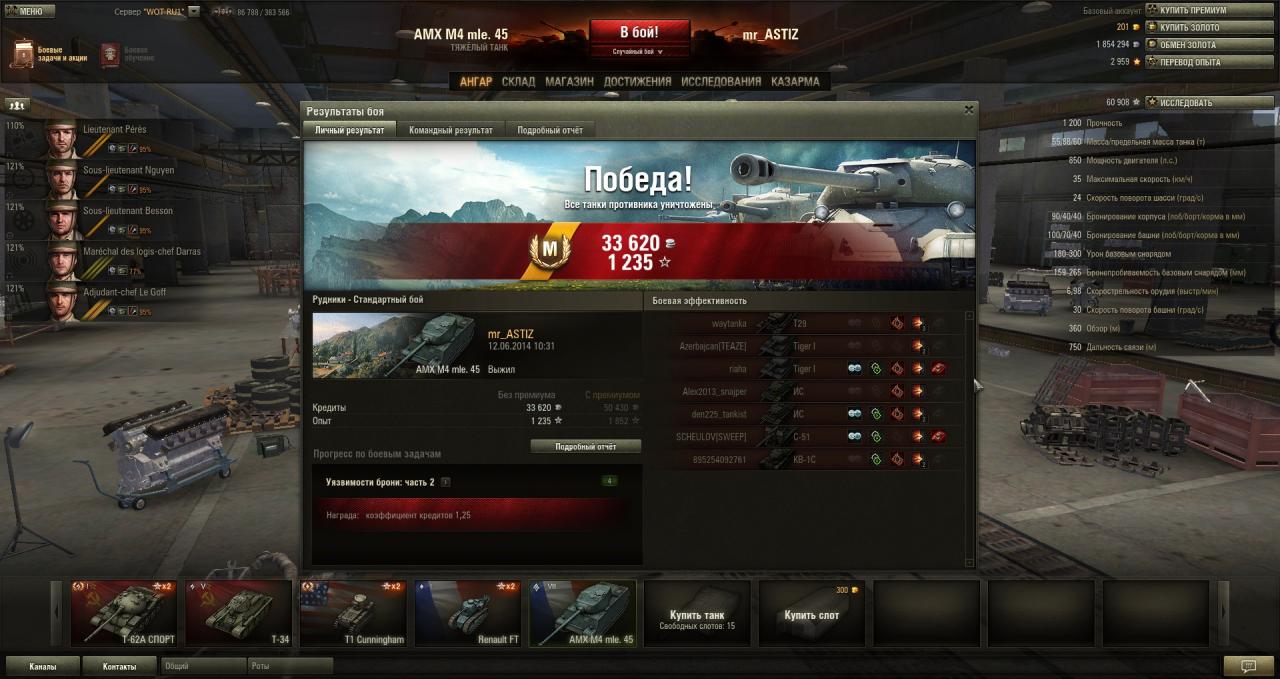Open the Меню button
Screen dimensions: 1280x679
point(25,11)
